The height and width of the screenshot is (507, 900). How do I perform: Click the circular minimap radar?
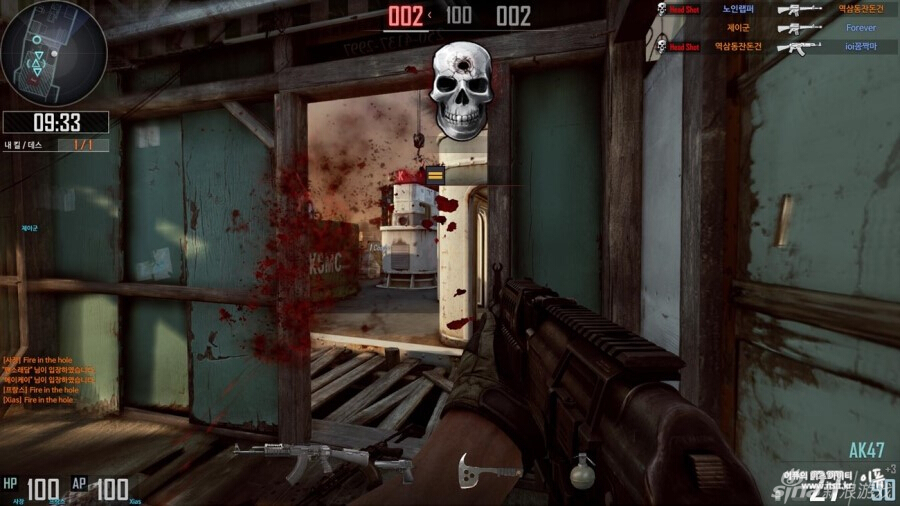[54, 54]
